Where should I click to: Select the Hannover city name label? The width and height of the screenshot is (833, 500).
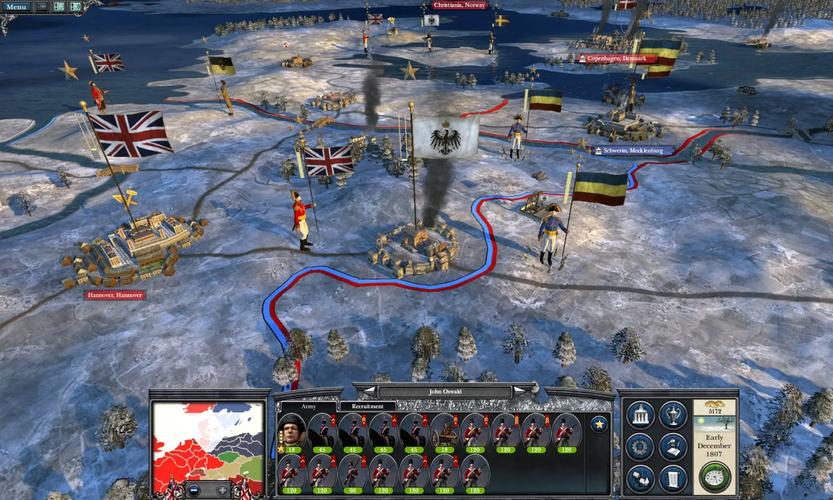[114, 295]
